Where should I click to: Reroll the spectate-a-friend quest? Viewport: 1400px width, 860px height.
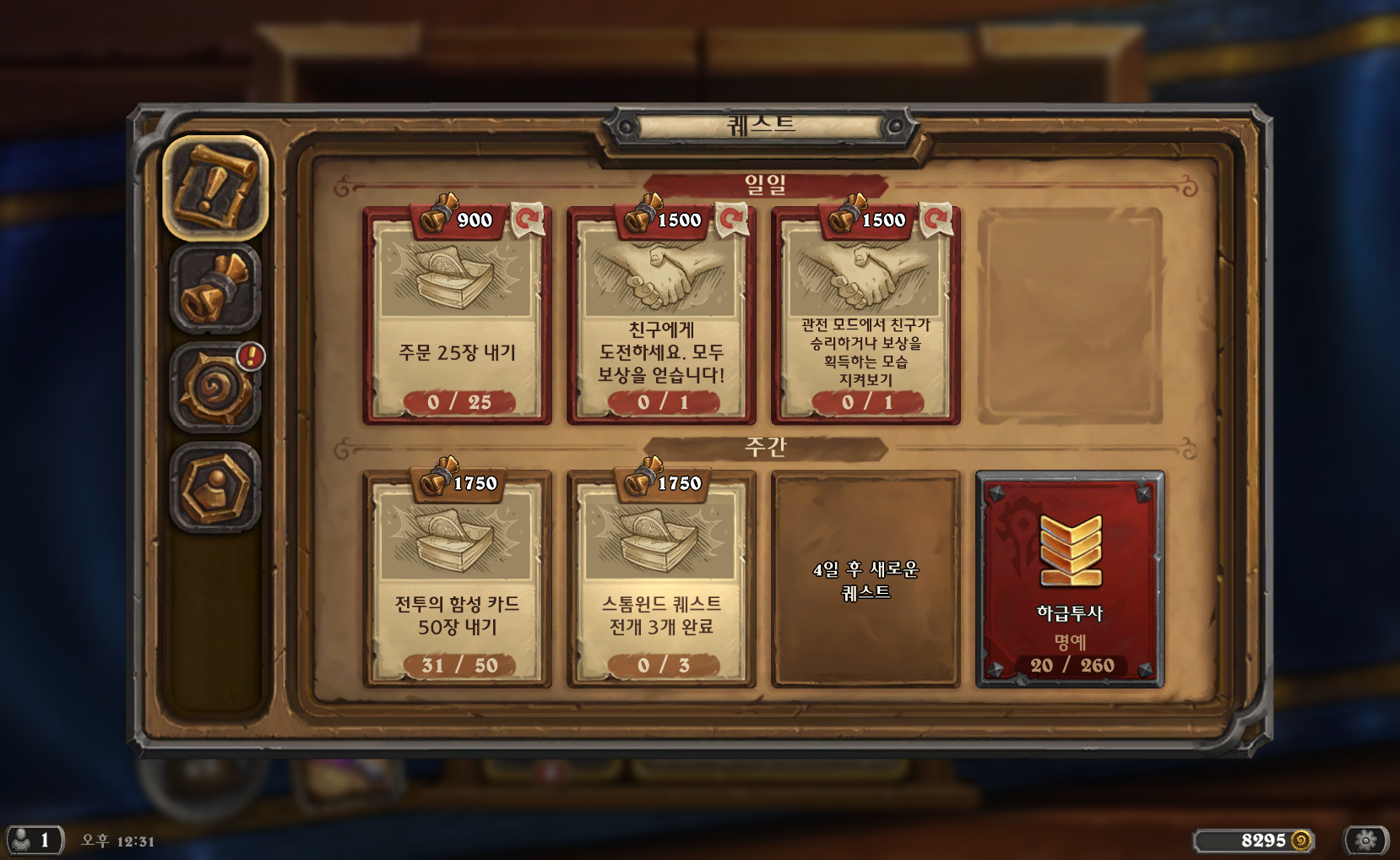[936, 220]
